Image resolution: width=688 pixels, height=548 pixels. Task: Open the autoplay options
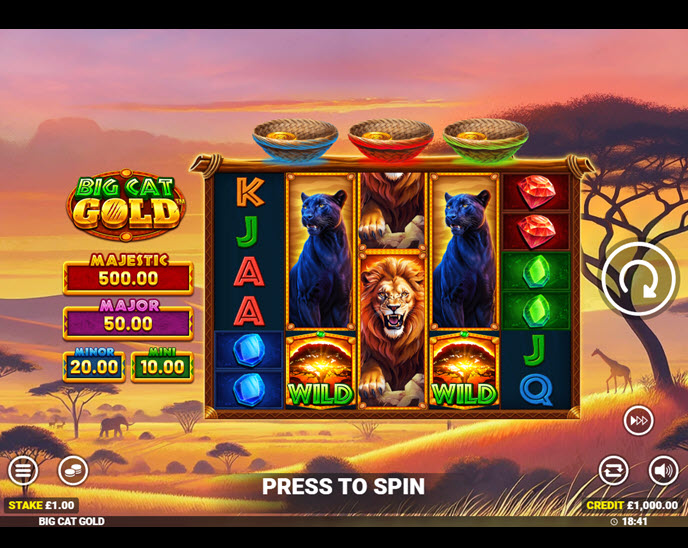tap(613, 470)
